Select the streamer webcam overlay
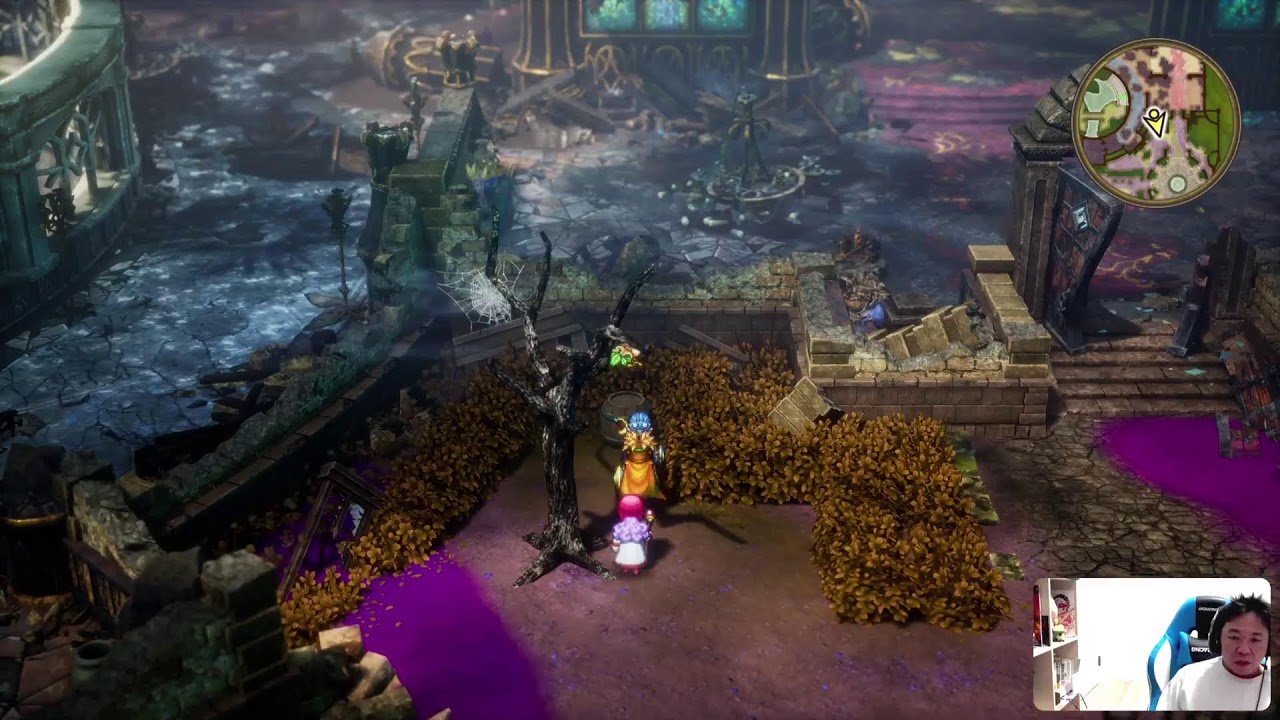The image size is (1280, 720). pyautogui.click(x=1152, y=644)
